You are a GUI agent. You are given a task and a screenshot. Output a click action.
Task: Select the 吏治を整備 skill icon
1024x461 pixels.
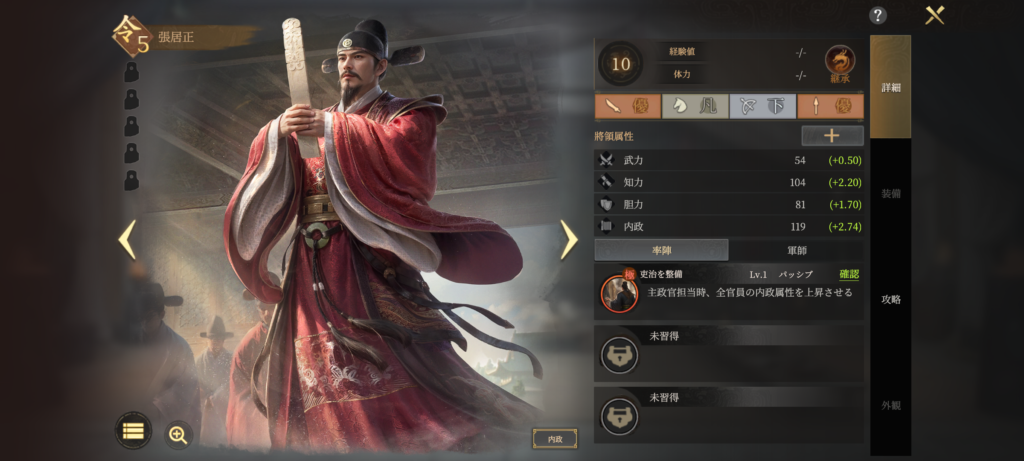click(619, 291)
